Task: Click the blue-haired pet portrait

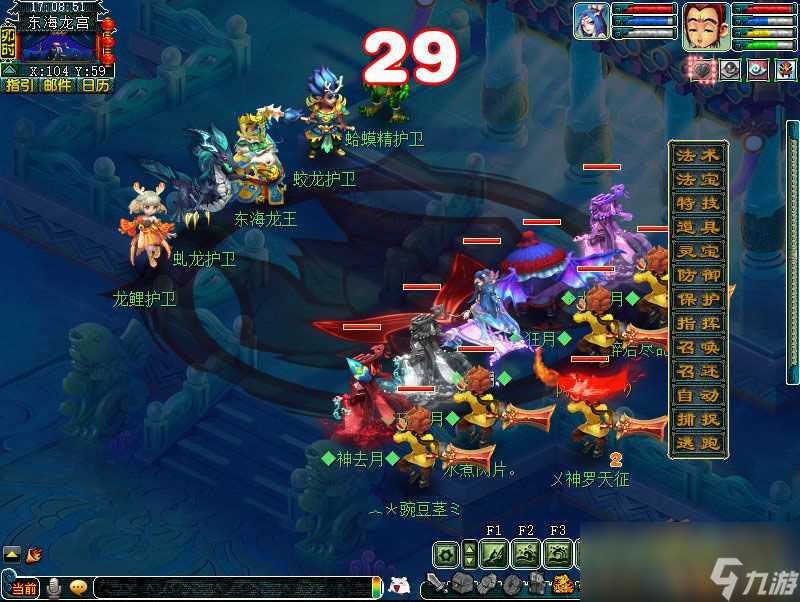Action: [591, 21]
